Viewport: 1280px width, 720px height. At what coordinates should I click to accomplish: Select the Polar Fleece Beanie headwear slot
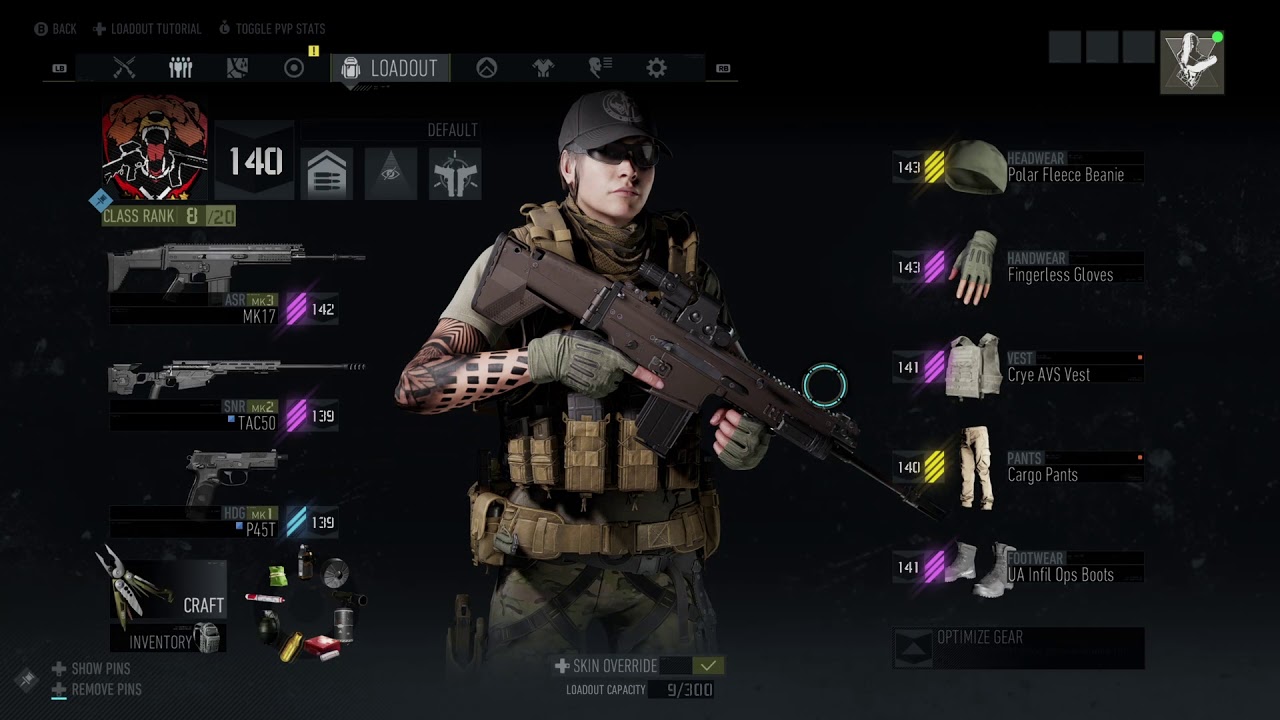pos(1018,167)
